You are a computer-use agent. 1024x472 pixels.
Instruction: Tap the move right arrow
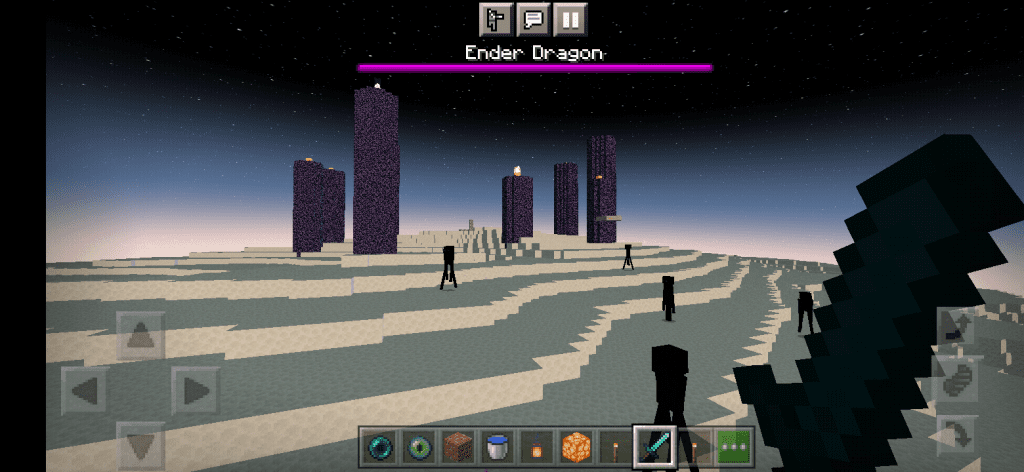click(x=195, y=390)
